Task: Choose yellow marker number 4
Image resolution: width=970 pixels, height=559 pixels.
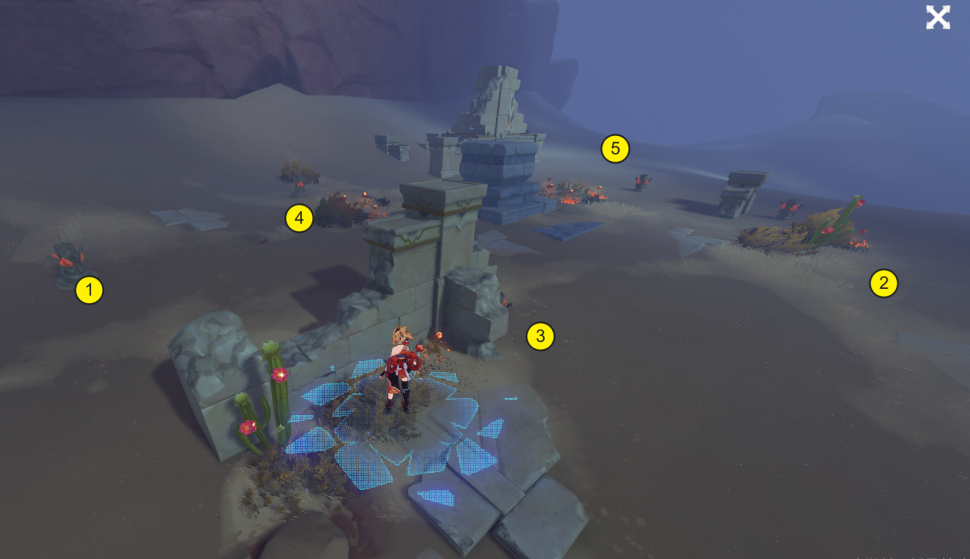Action: [299, 218]
